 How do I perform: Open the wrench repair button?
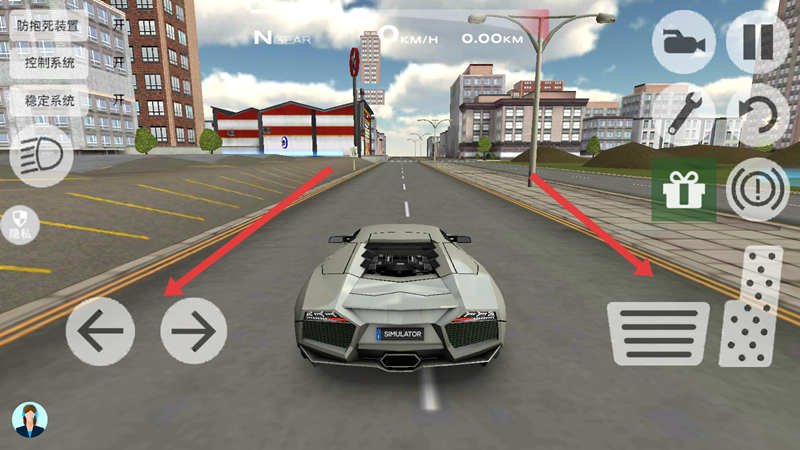pyautogui.click(x=683, y=112)
